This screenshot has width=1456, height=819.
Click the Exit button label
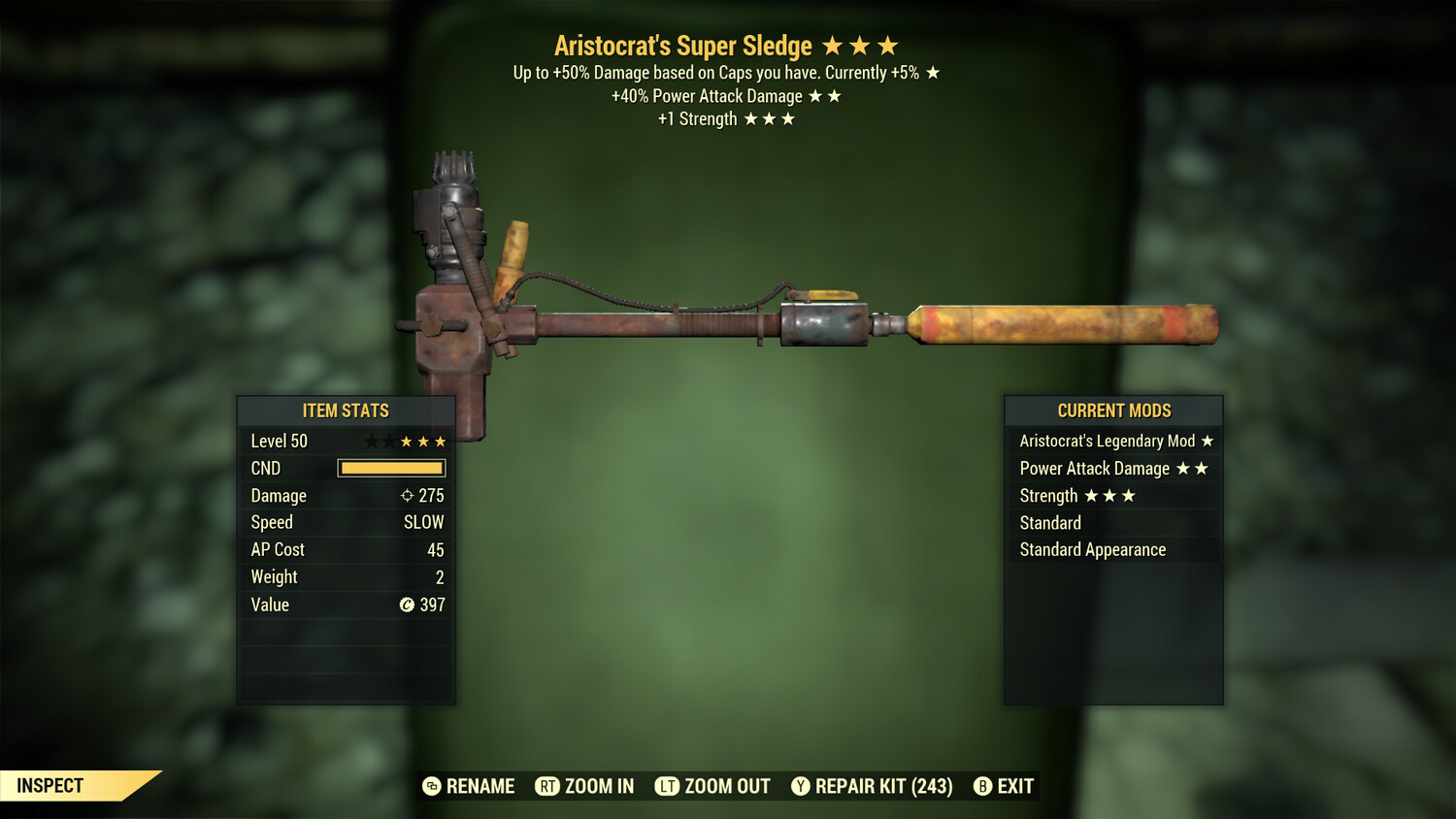click(1015, 786)
